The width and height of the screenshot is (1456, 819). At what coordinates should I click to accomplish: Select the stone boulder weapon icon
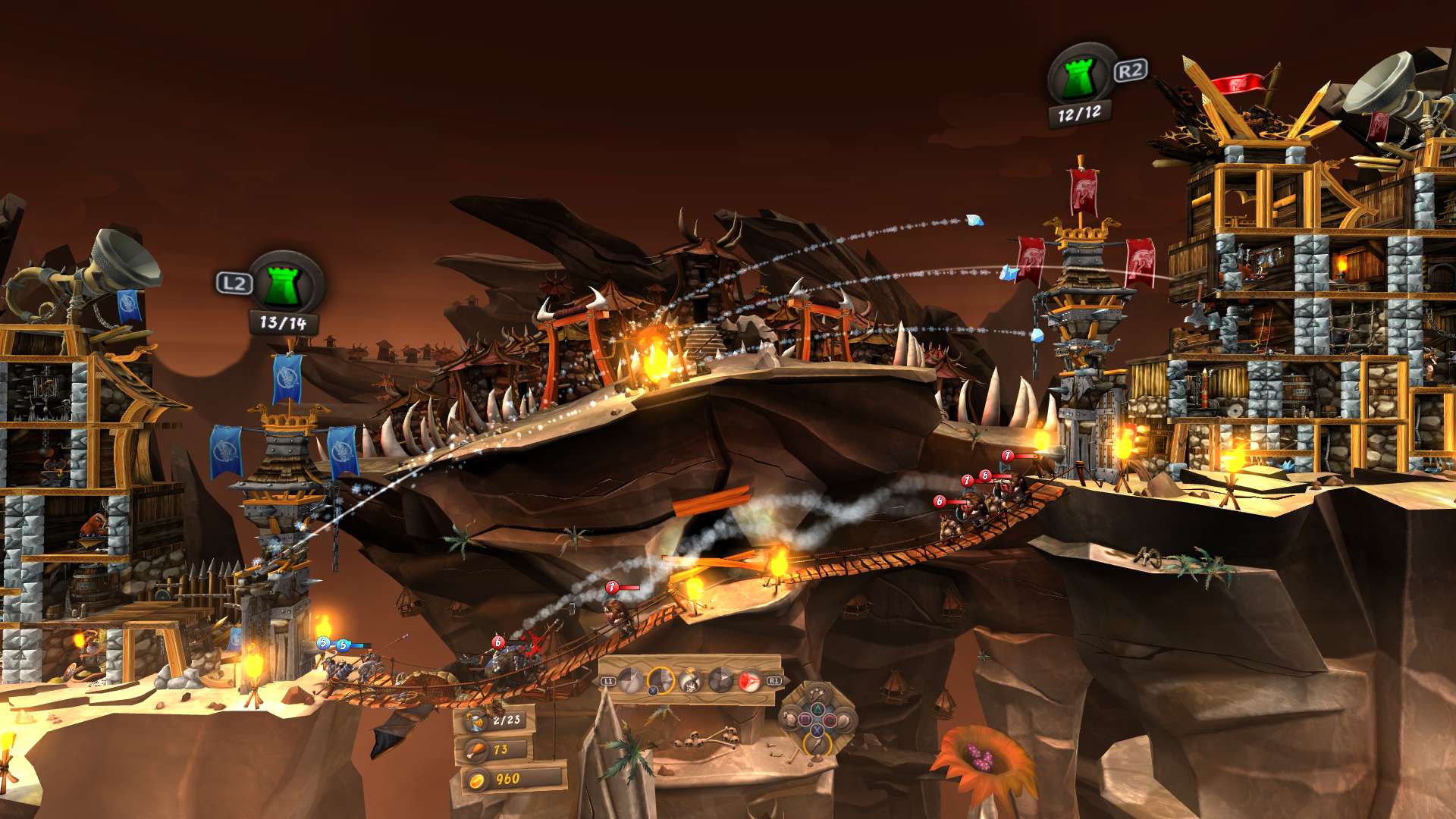(x=720, y=679)
